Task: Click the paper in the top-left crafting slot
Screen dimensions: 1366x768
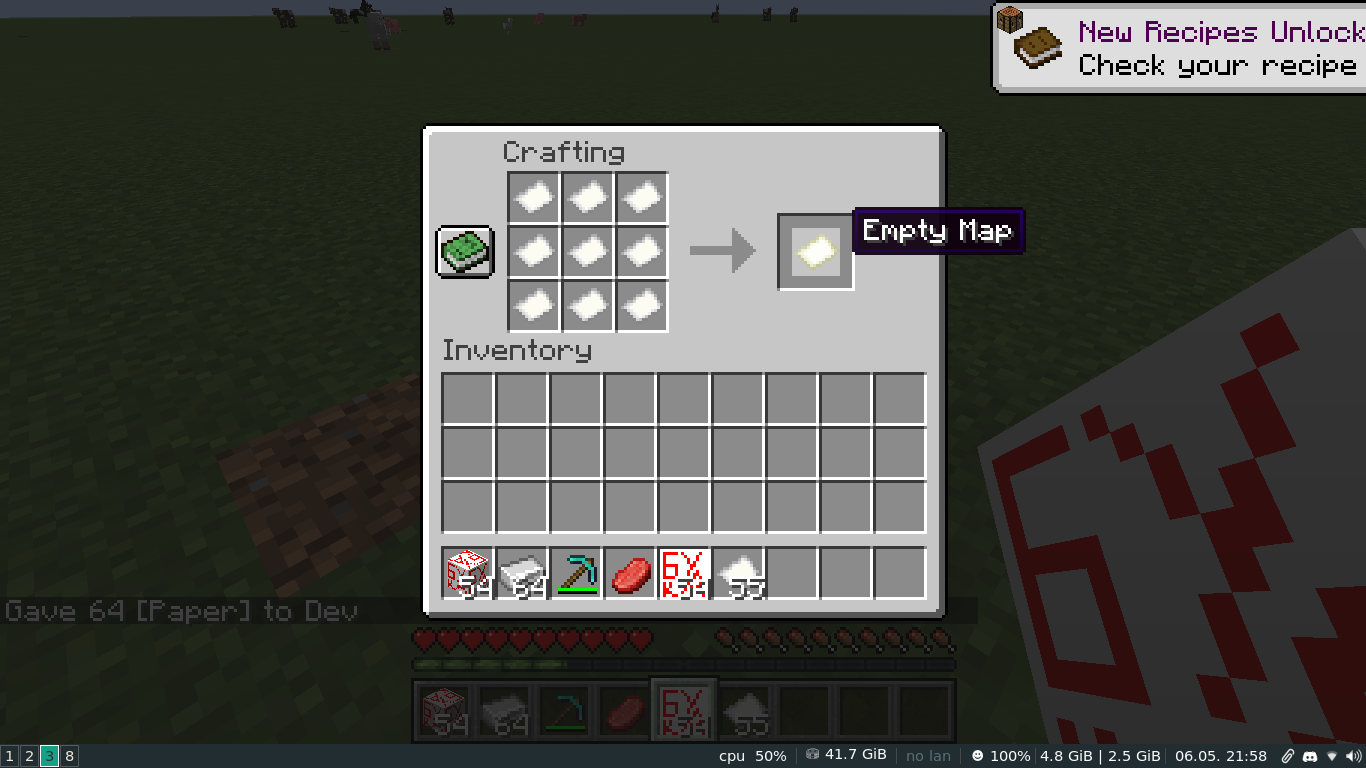Action: (x=532, y=196)
